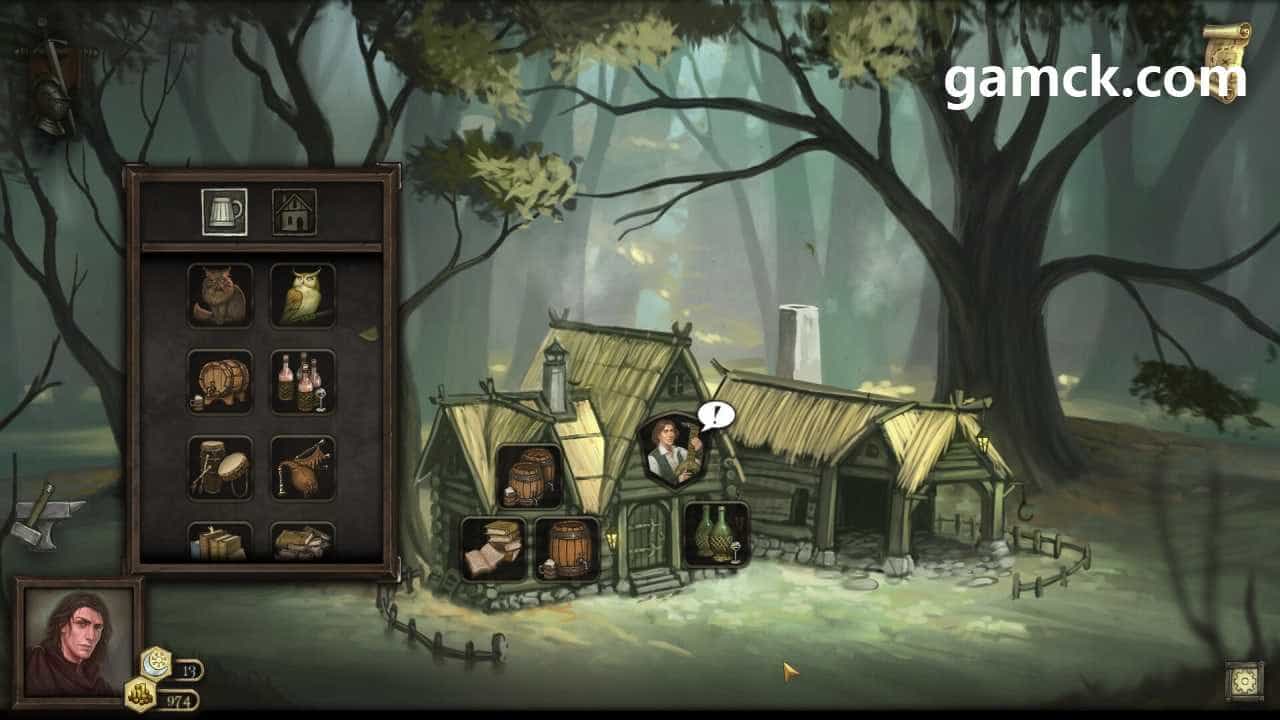This screenshot has height=720, width=1280.
Task: Select the single barrel slot on the tavern
Action: (567, 548)
